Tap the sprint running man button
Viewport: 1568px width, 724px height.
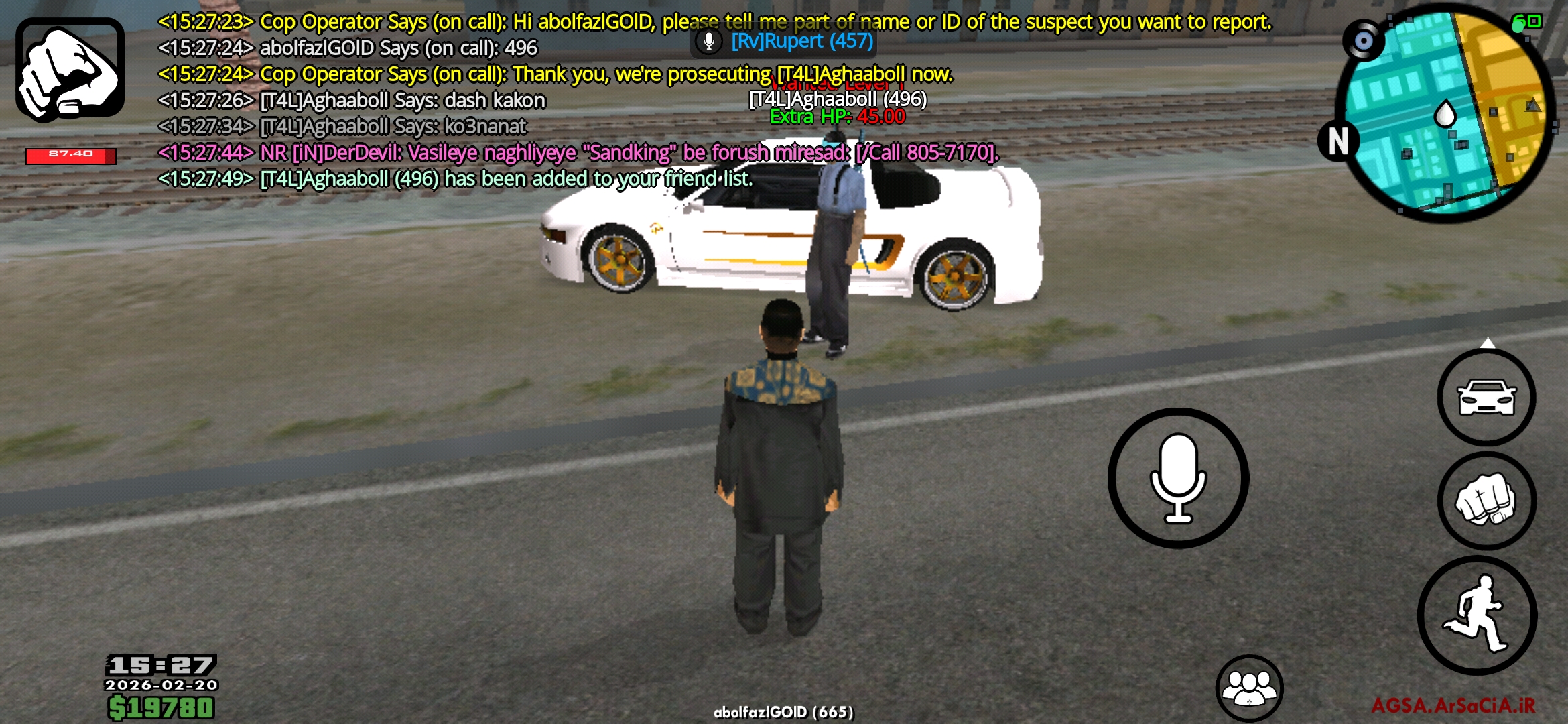(x=1477, y=615)
